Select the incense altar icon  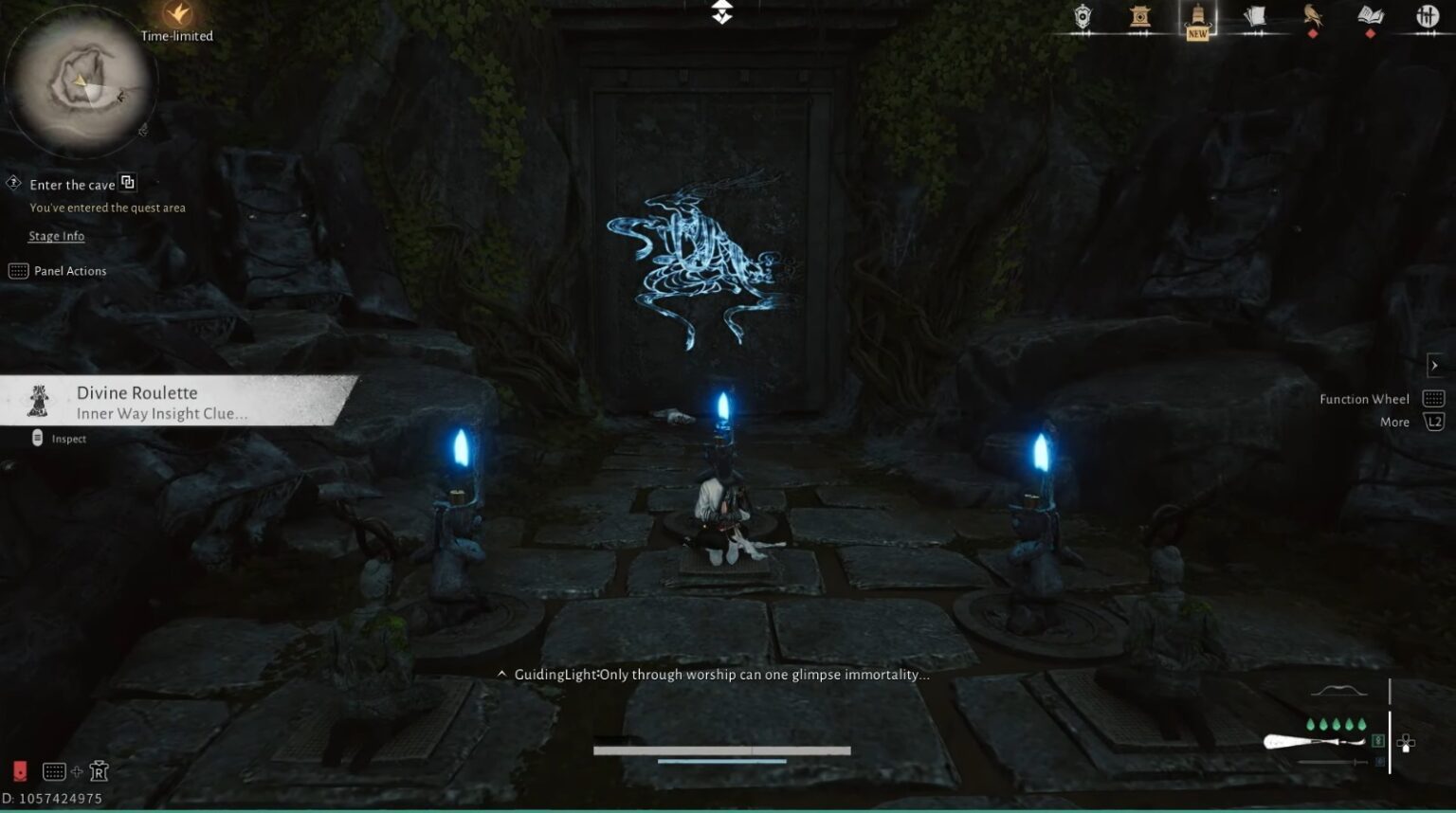[1138, 17]
